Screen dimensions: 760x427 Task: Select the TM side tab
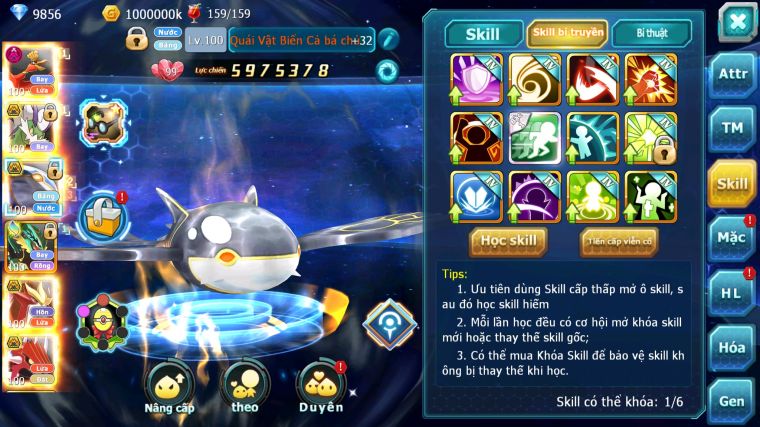tap(732, 128)
